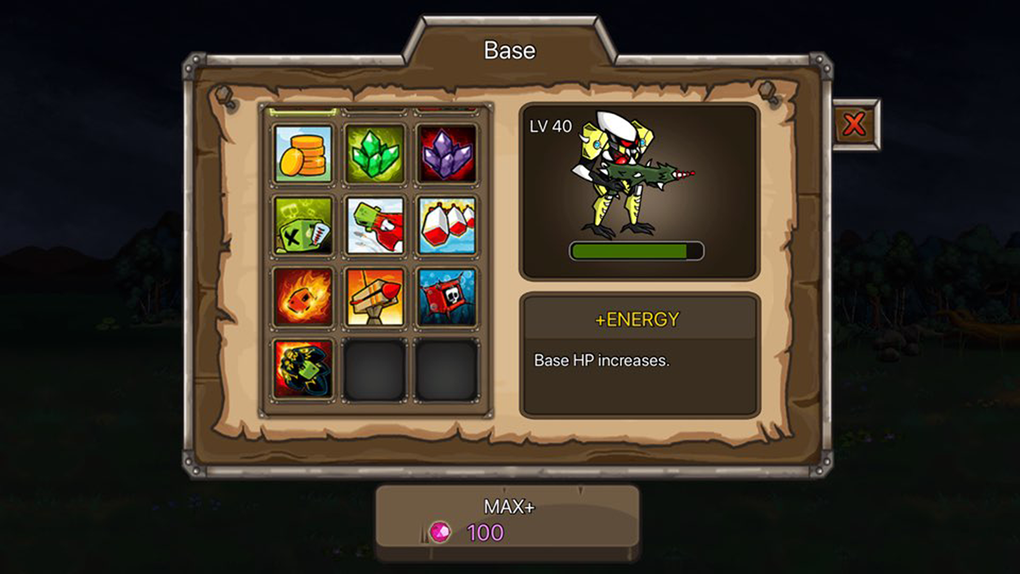Open the rocket launcher turret upgrade
The image size is (1020, 574).
(375, 297)
